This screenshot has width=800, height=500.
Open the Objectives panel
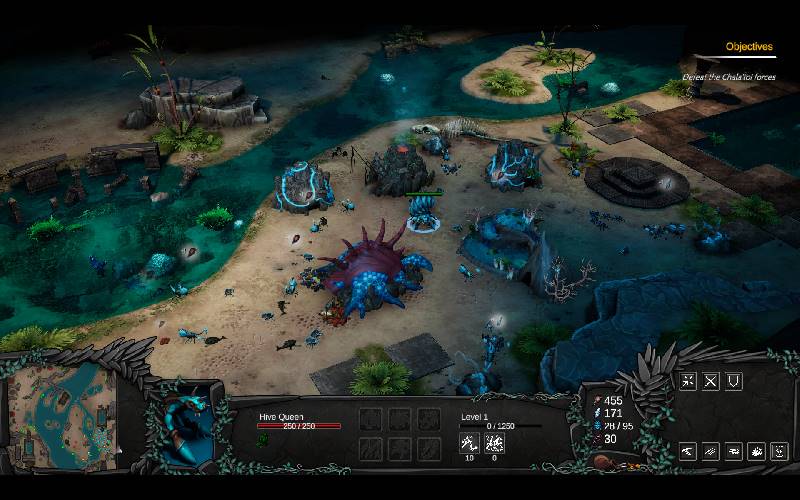click(x=749, y=47)
